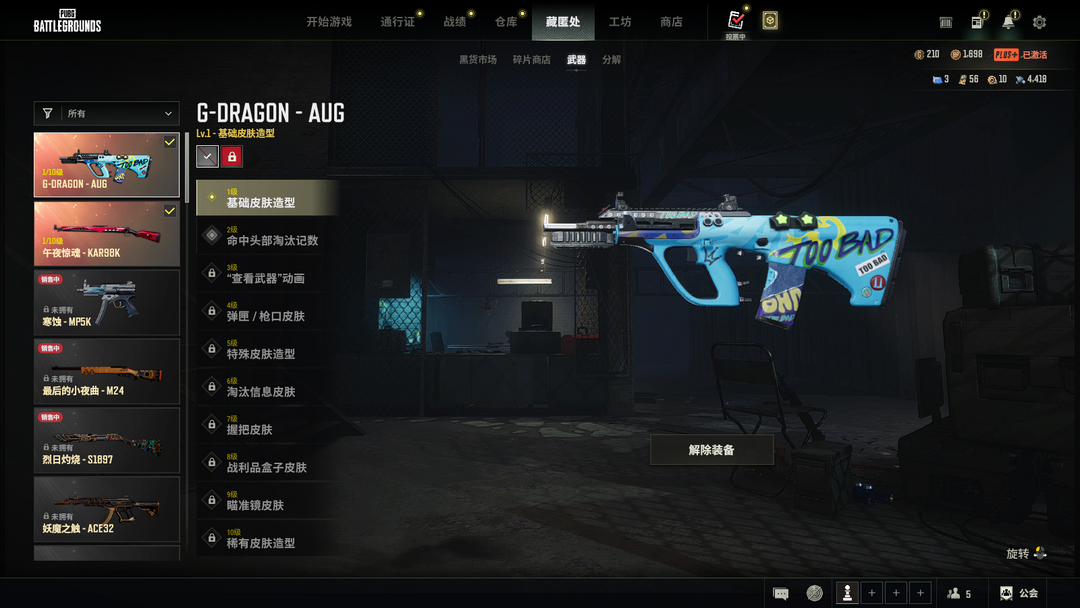Select the 最后的小夜曲 M24 skin
The height and width of the screenshot is (608, 1080).
[107, 372]
